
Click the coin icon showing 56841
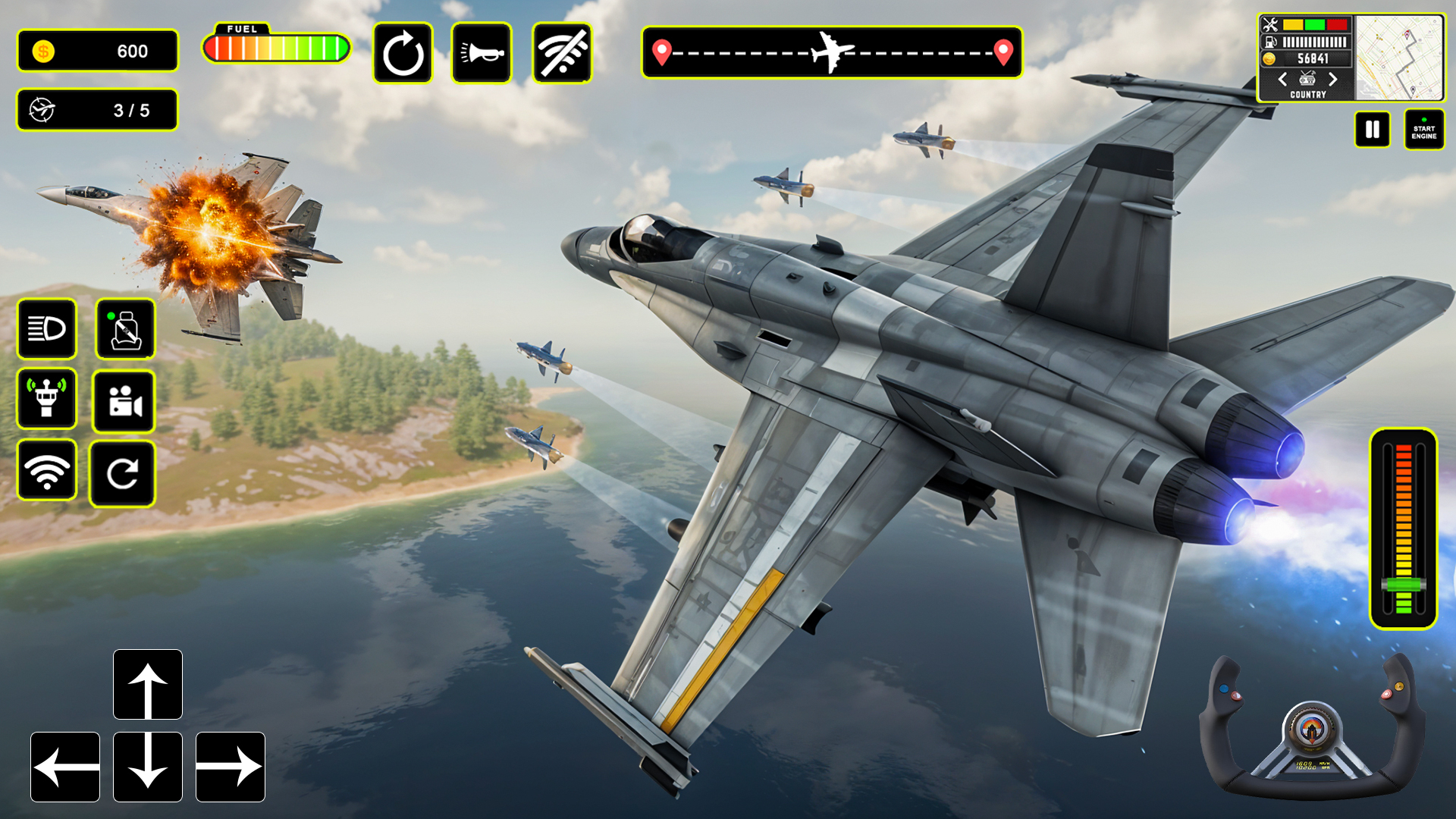(x=1269, y=58)
